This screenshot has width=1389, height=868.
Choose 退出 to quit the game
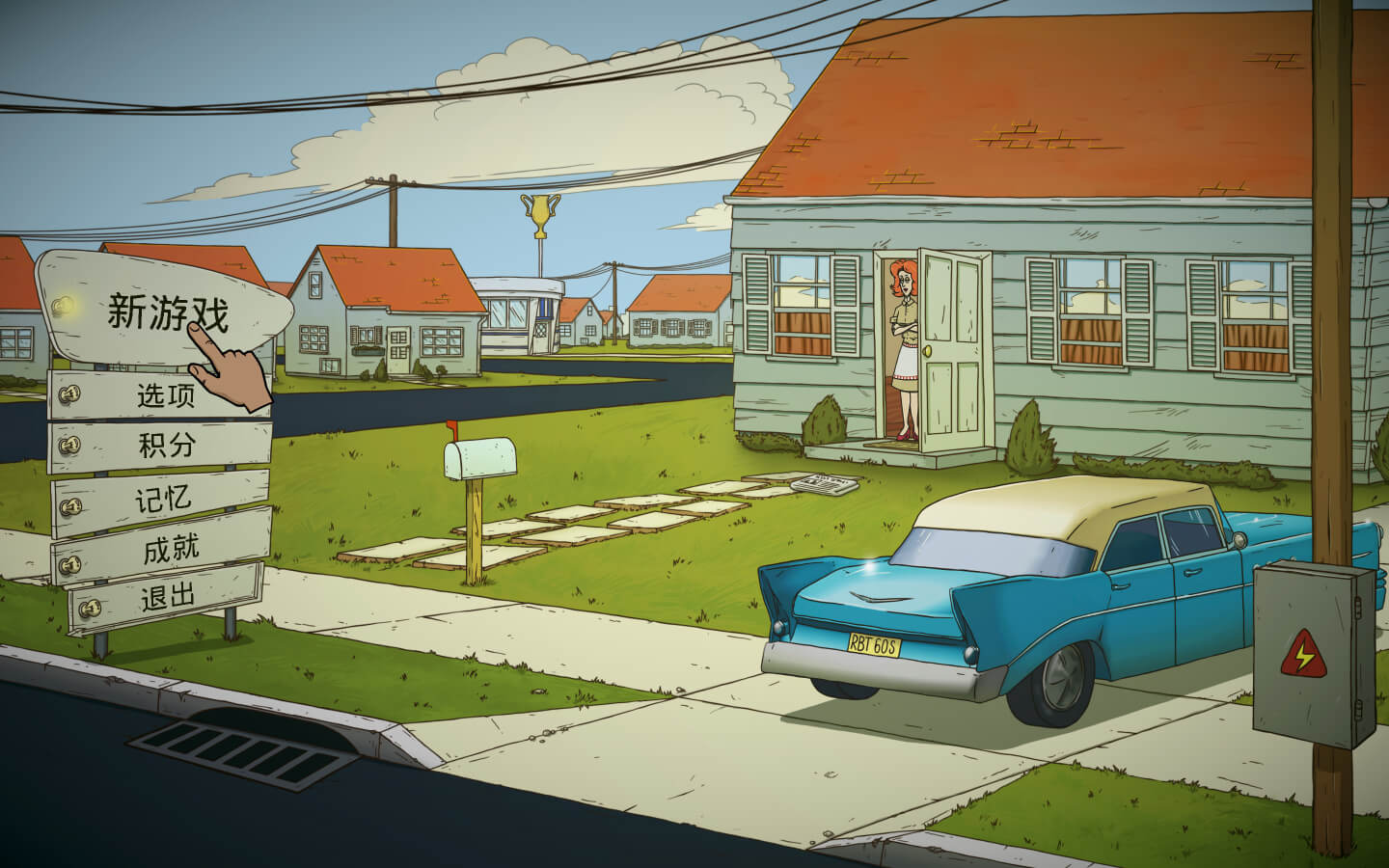tap(169, 598)
